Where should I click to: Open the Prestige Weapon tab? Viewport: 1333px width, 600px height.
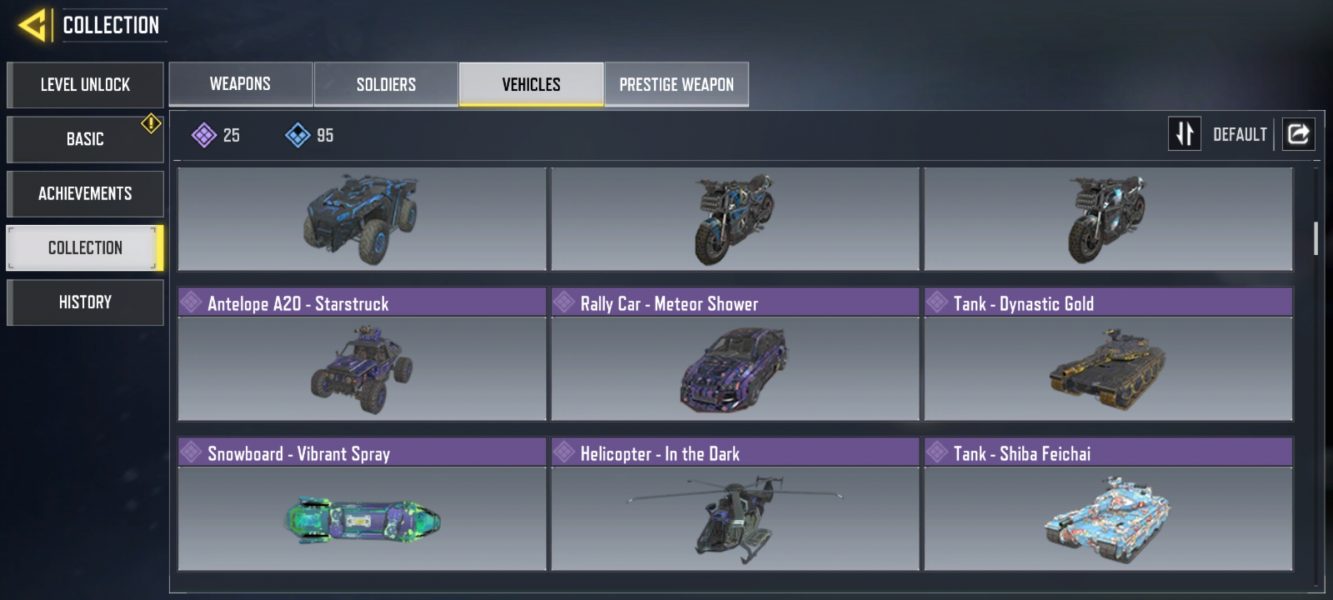coord(676,84)
